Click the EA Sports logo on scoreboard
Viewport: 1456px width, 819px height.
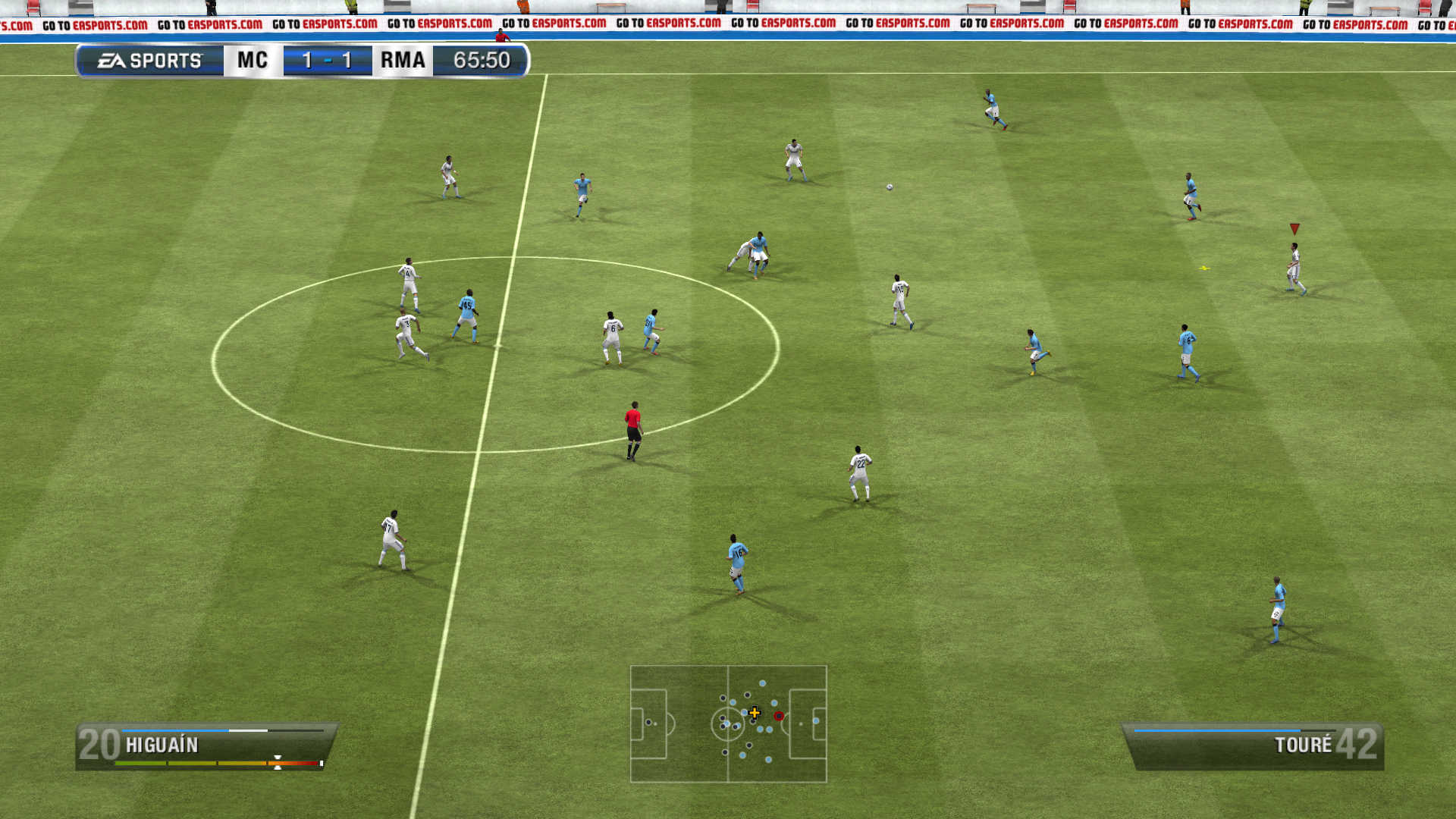pyautogui.click(x=150, y=61)
